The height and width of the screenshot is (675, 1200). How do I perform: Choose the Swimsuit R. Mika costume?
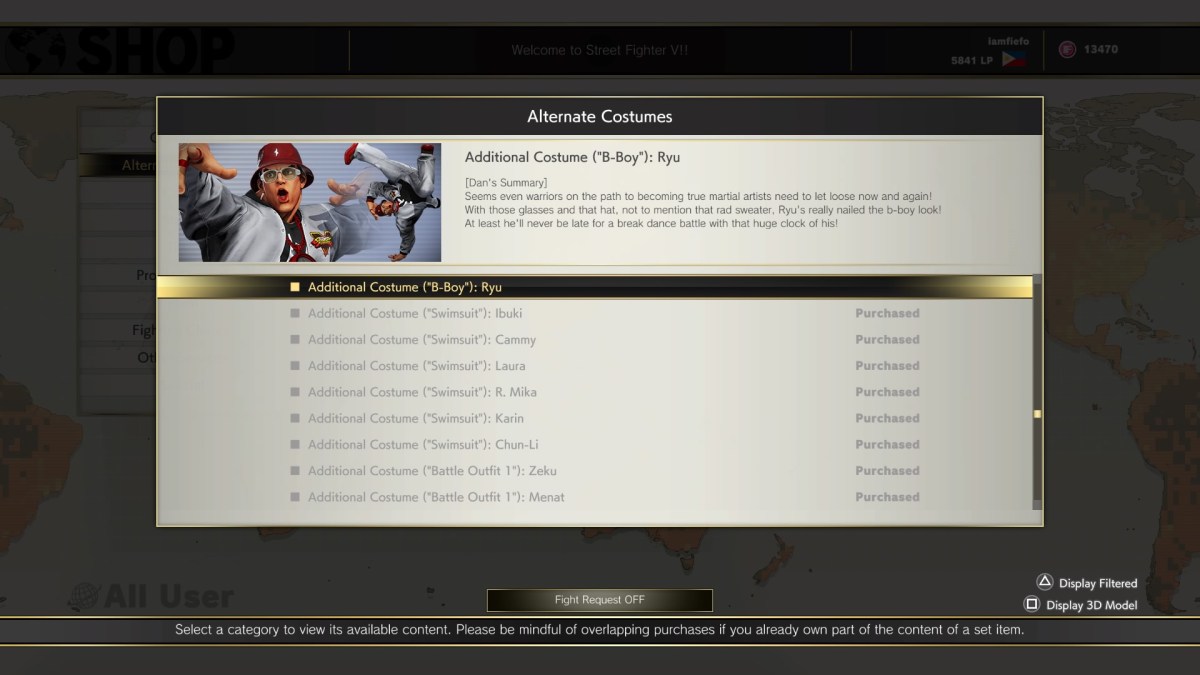coord(422,392)
